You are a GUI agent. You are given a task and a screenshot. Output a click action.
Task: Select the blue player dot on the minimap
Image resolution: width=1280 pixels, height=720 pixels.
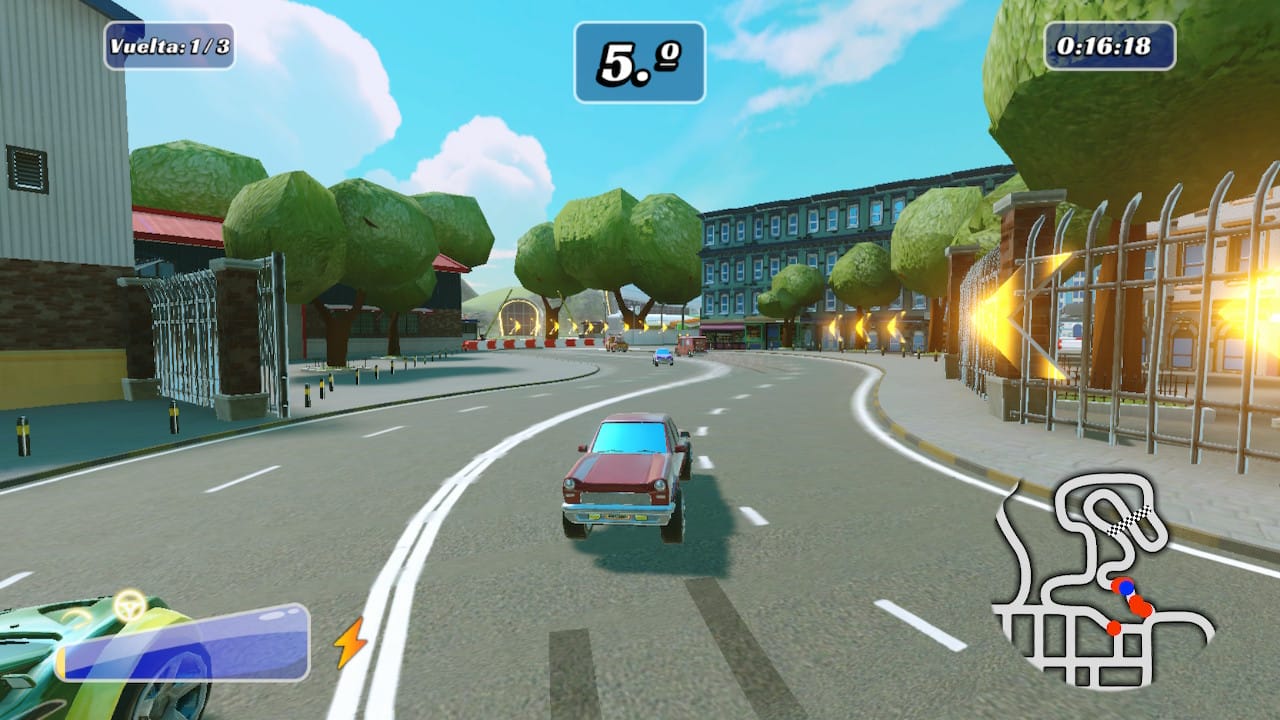(x=1125, y=589)
